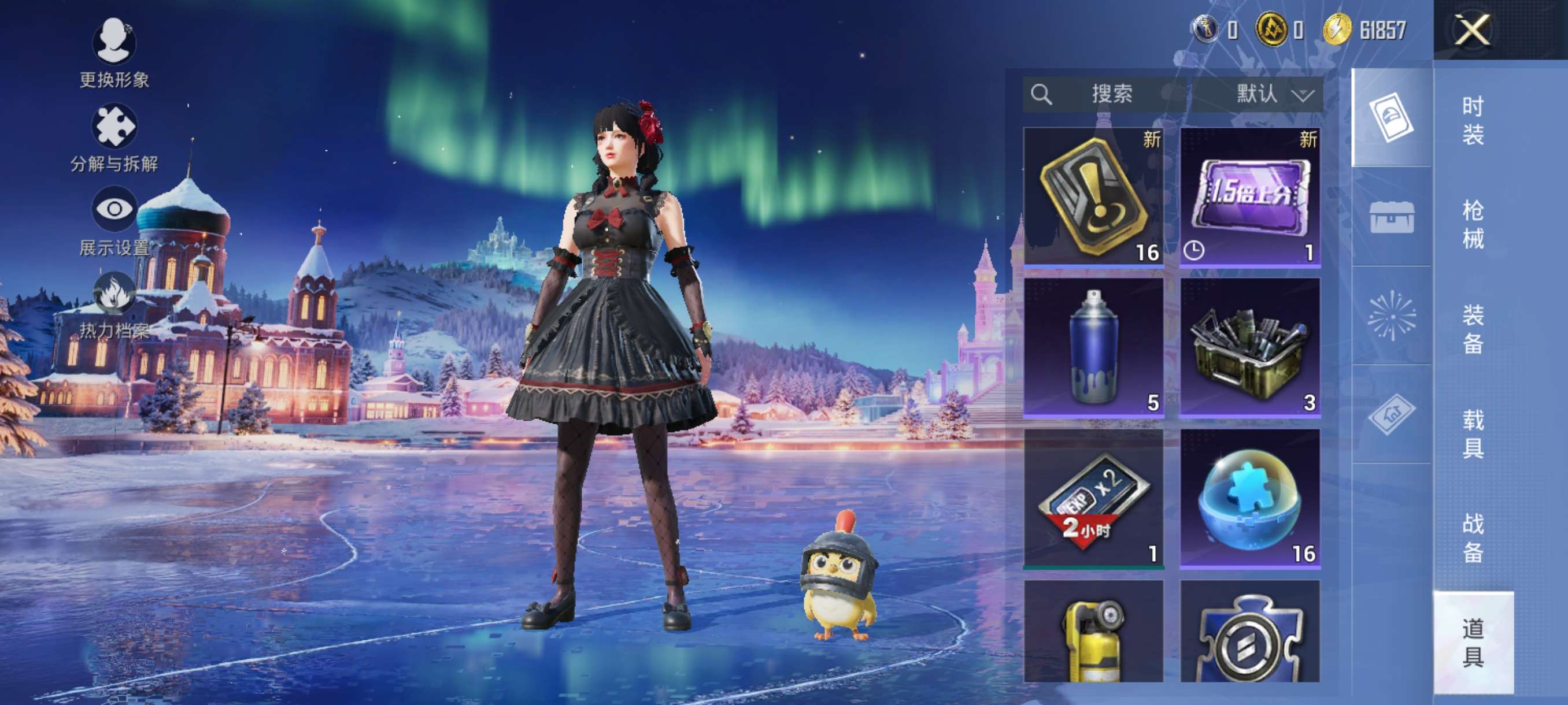The height and width of the screenshot is (705, 1568).
Task: Select the 1.5倍上分 purple ticket
Action: [x=1249, y=196]
